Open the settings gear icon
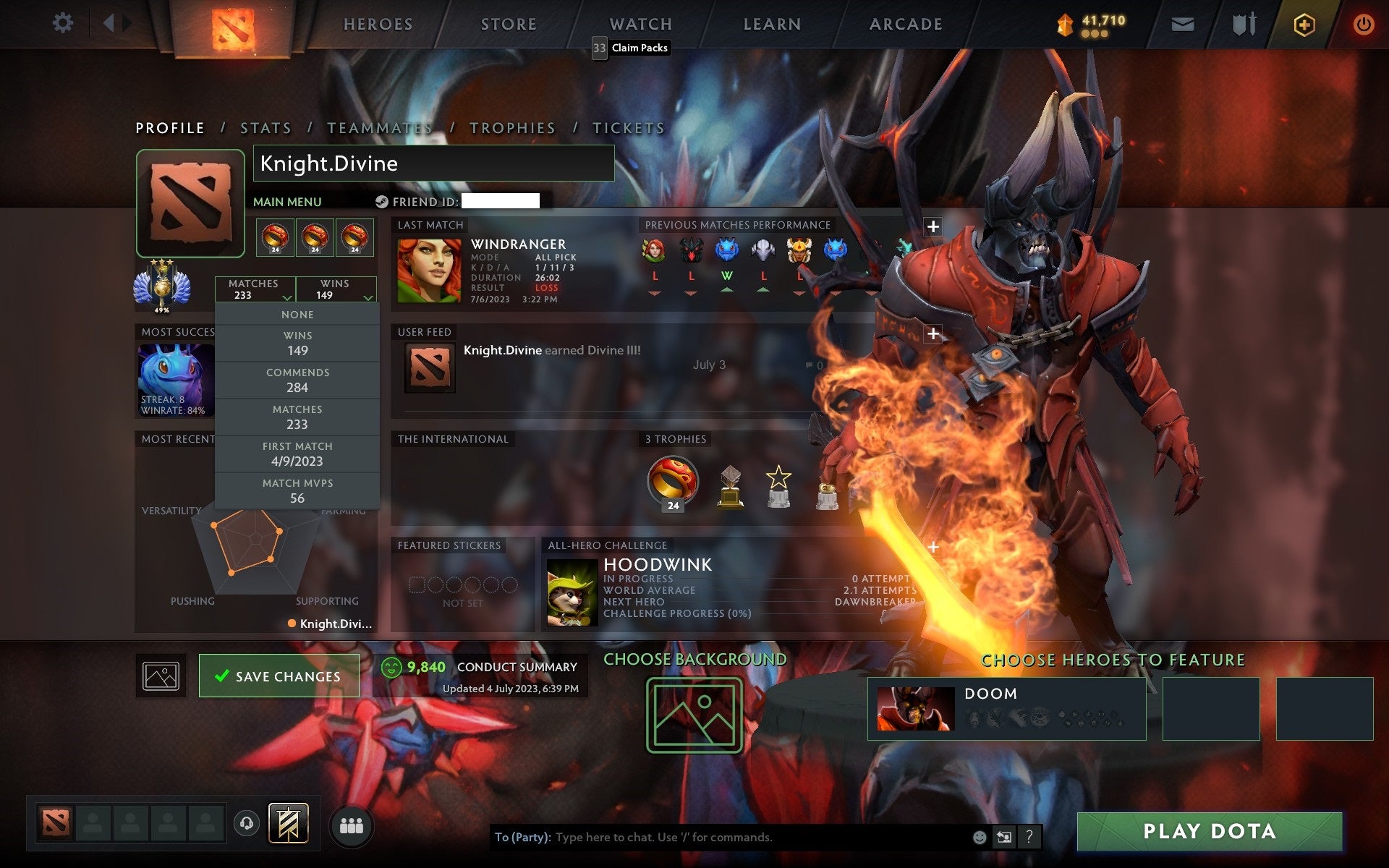Screen dimensions: 1389x868 point(64,23)
